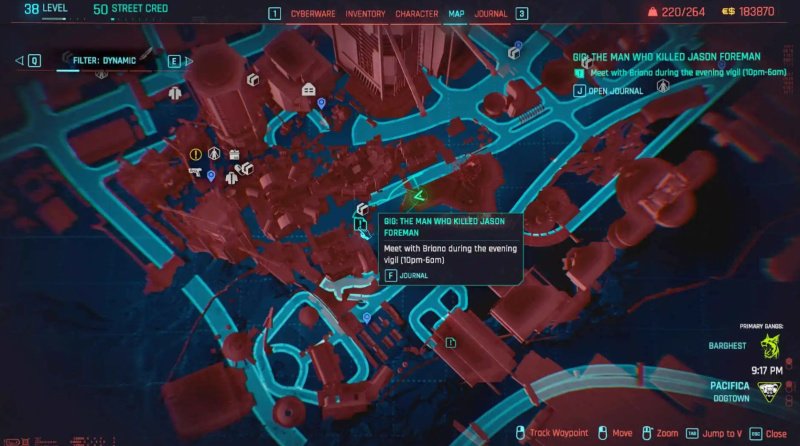Image resolution: width=800 pixels, height=446 pixels.
Task: Select the Barghest gang emblem
Action: pos(768,346)
